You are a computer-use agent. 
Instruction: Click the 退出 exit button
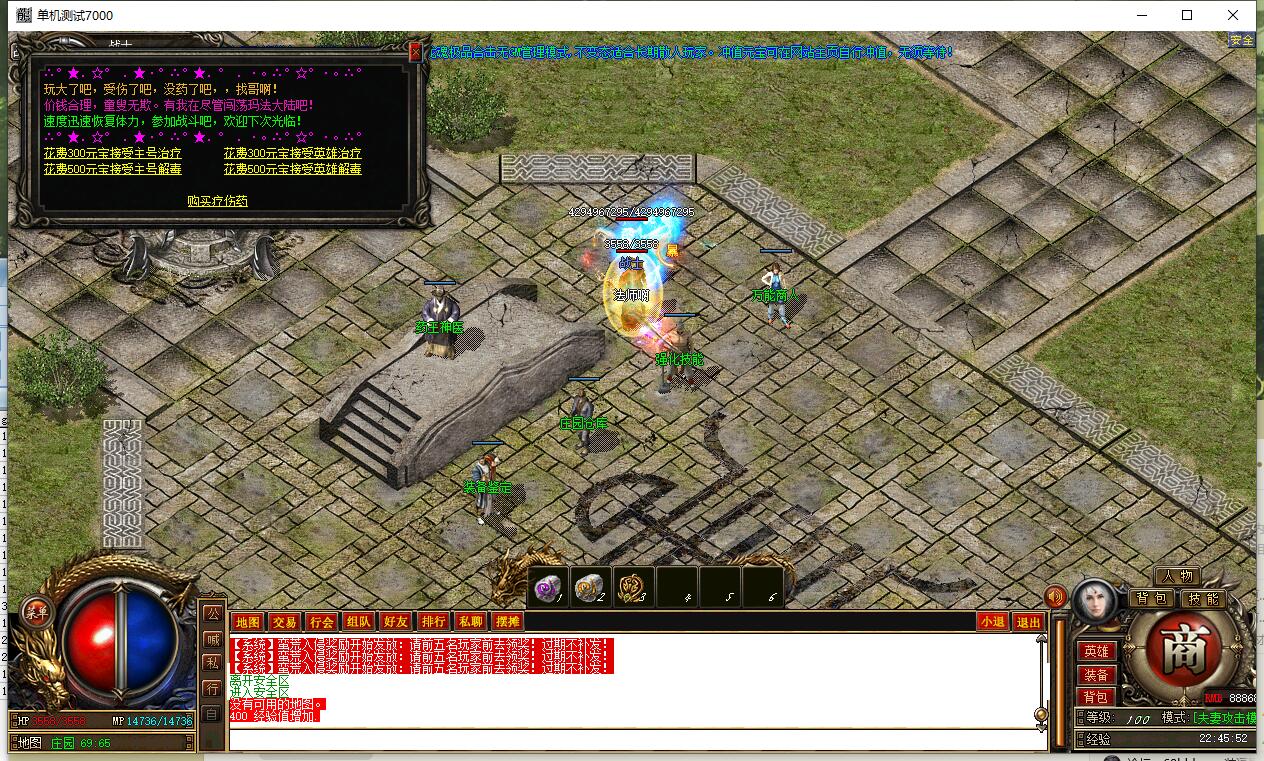(x=1027, y=622)
